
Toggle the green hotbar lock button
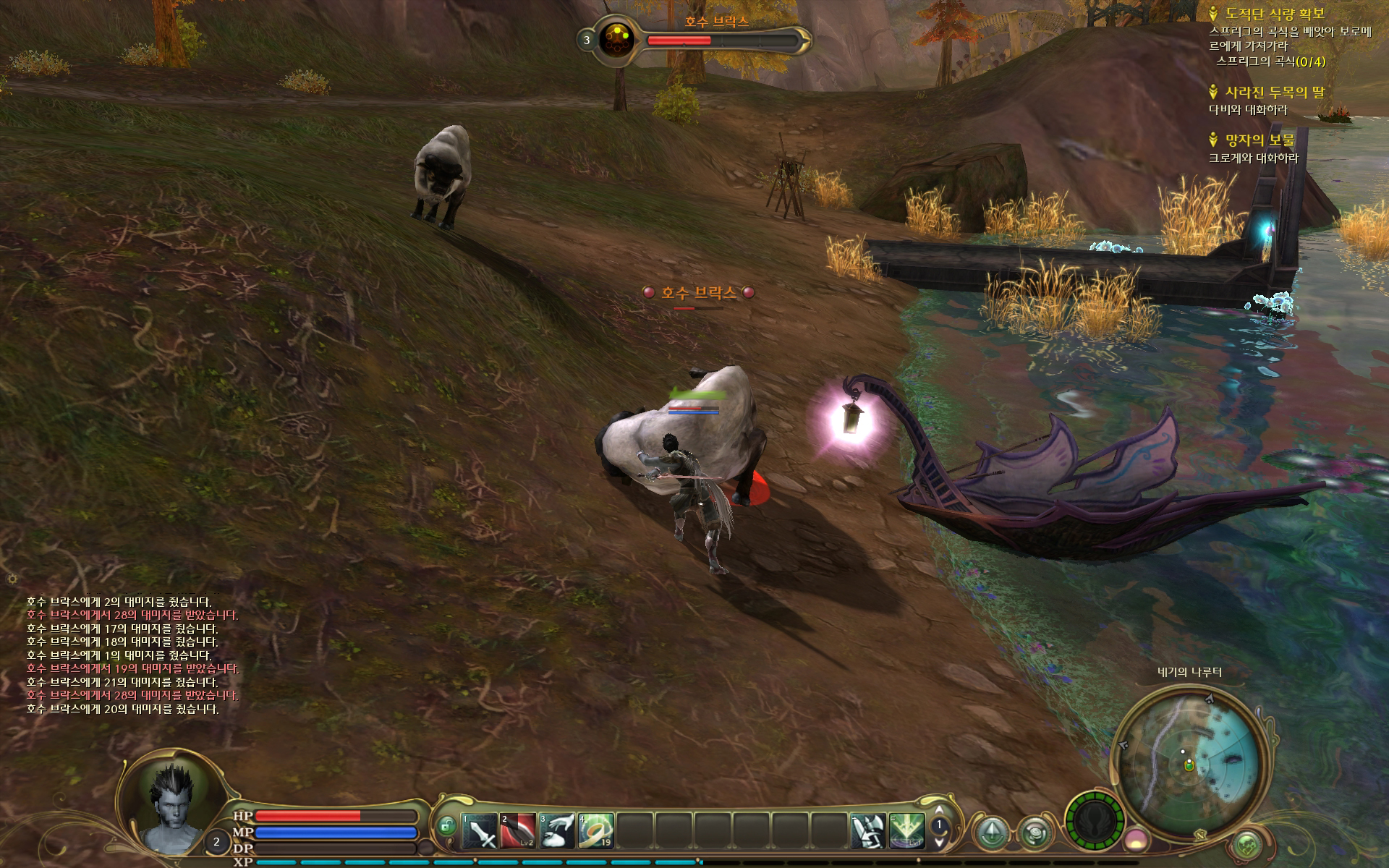click(447, 825)
